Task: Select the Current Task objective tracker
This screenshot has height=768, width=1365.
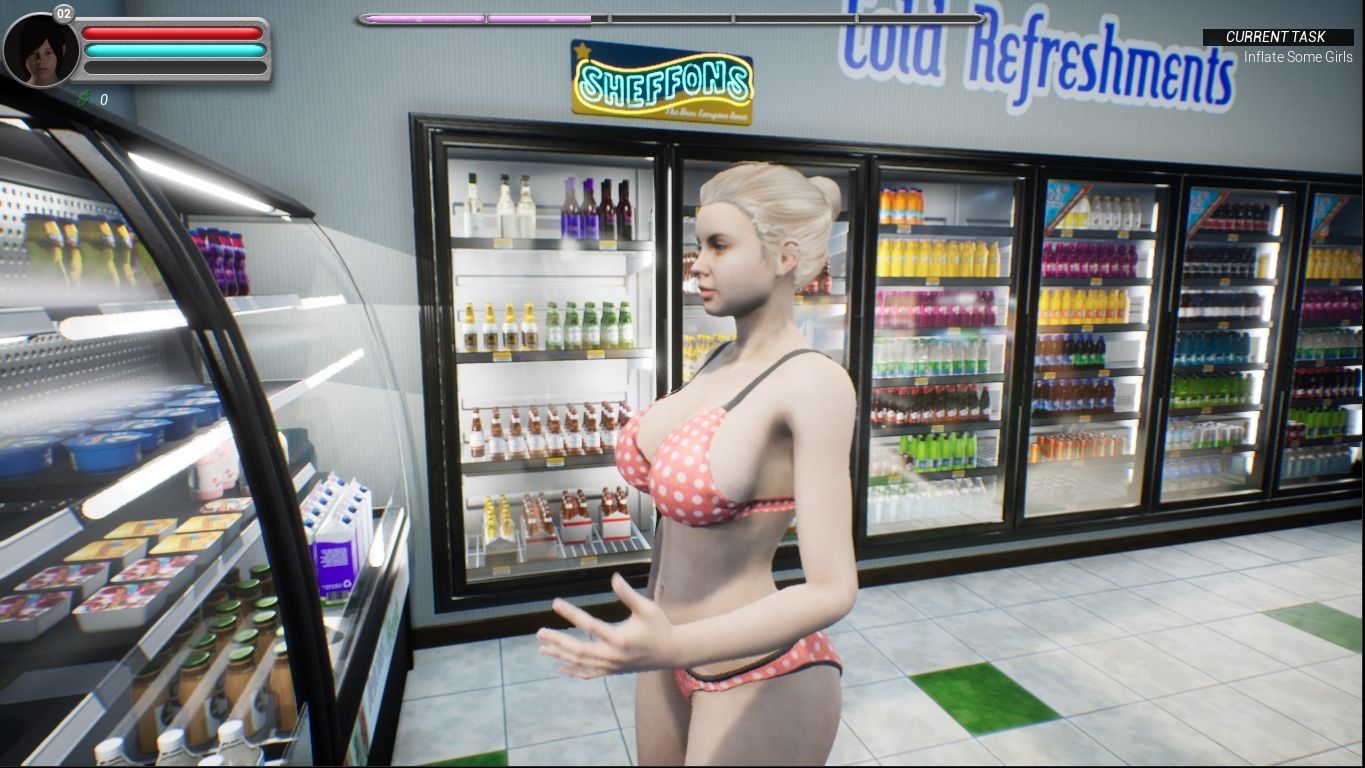Action: 1277,46
